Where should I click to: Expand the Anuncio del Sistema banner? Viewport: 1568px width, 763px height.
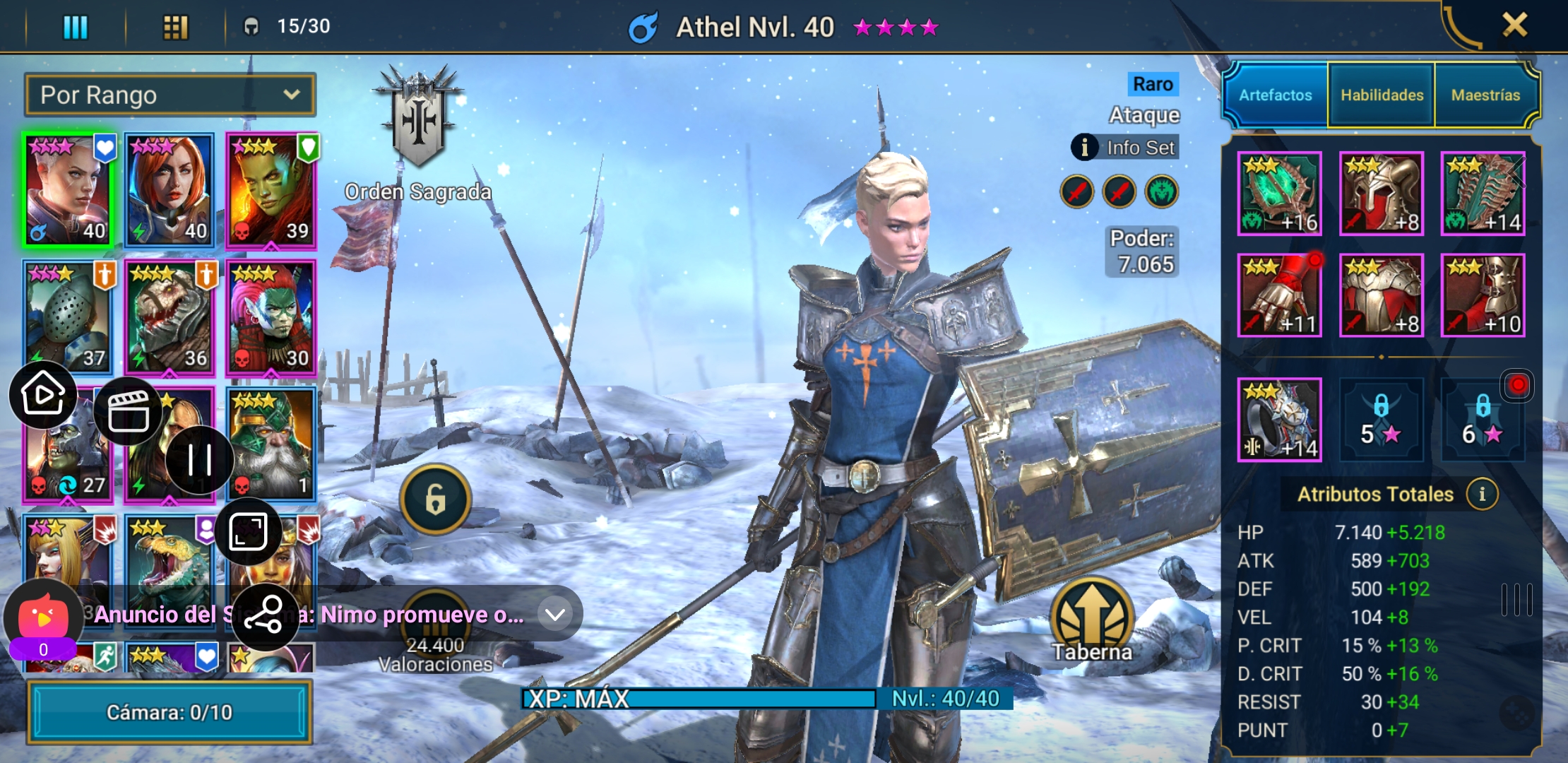[x=555, y=615]
